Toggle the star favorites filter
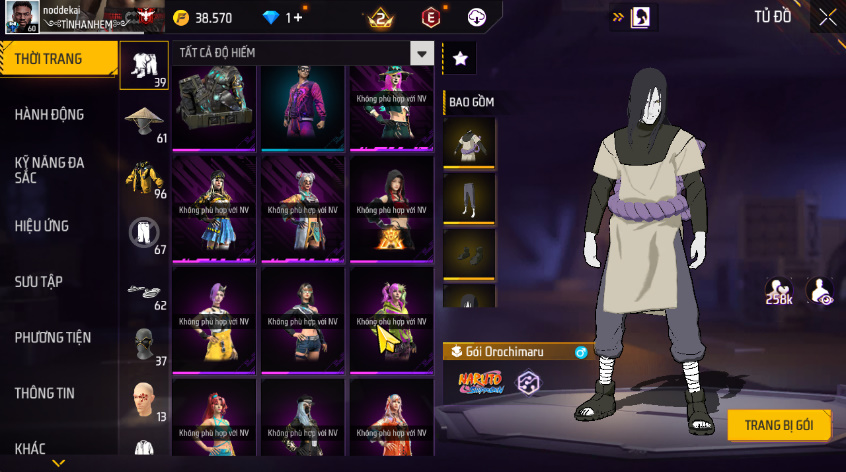846x472 pixels. [460, 59]
